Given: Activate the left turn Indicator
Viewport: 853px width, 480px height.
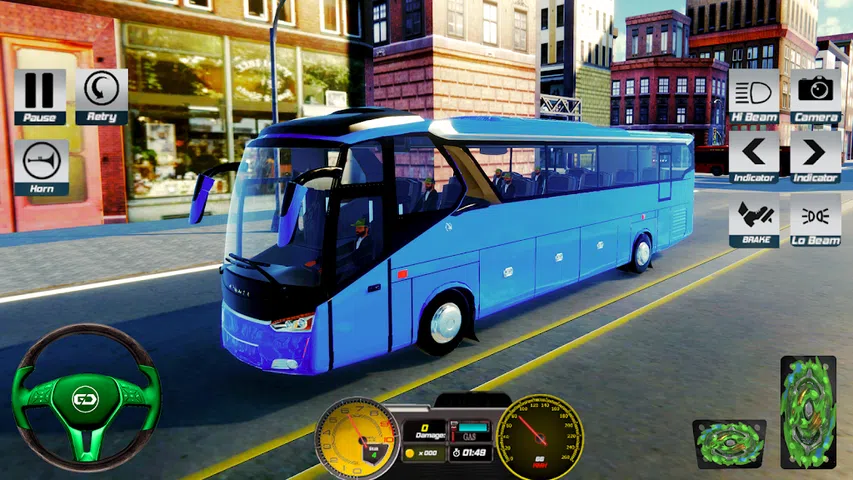Looking at the screenshot, I should click(754, 154).
